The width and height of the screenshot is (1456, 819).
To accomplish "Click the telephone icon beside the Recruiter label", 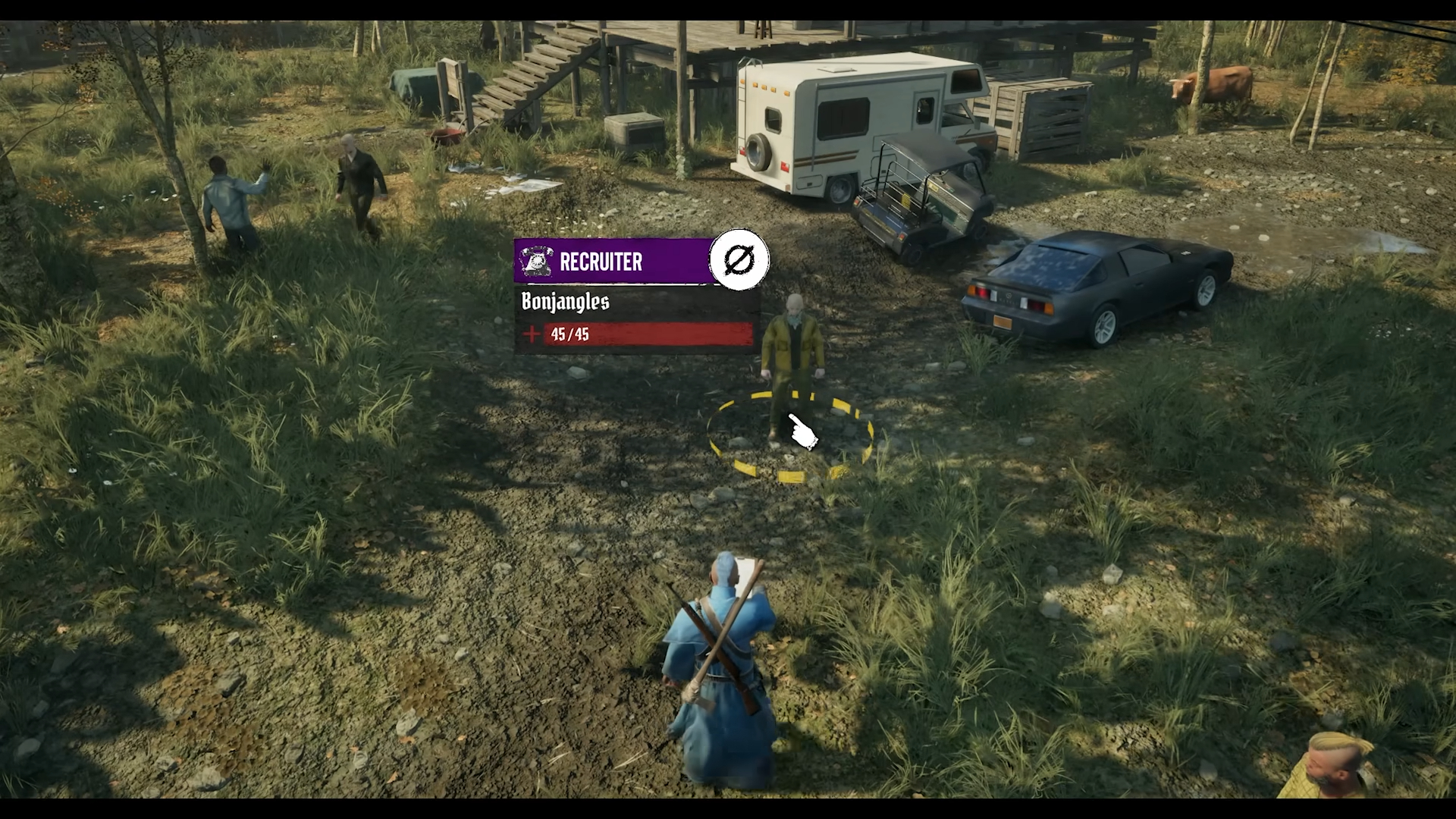I will point(537,262).
